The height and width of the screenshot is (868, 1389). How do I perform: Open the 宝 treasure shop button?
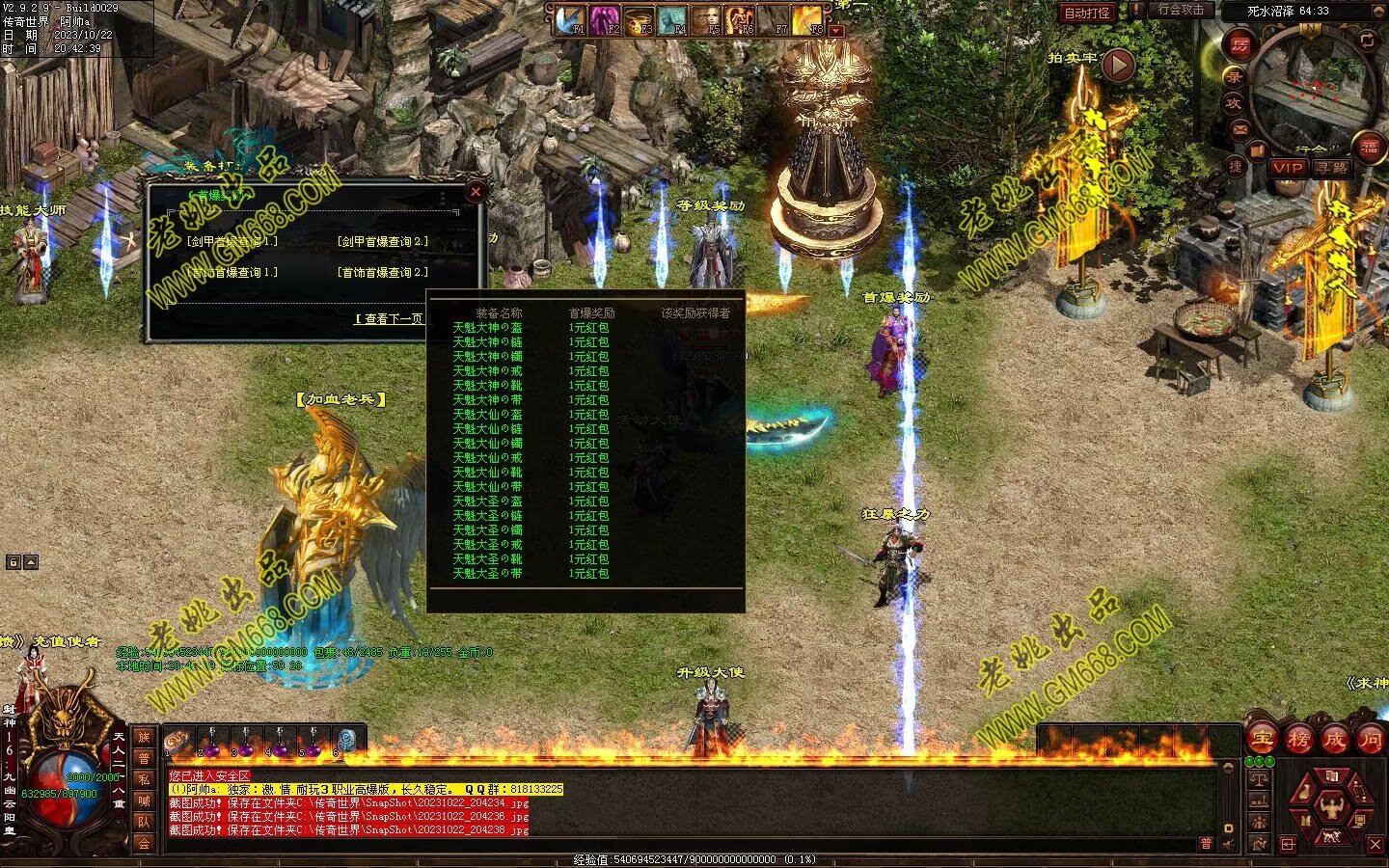pyautogui.click(x=1261, y=740)
